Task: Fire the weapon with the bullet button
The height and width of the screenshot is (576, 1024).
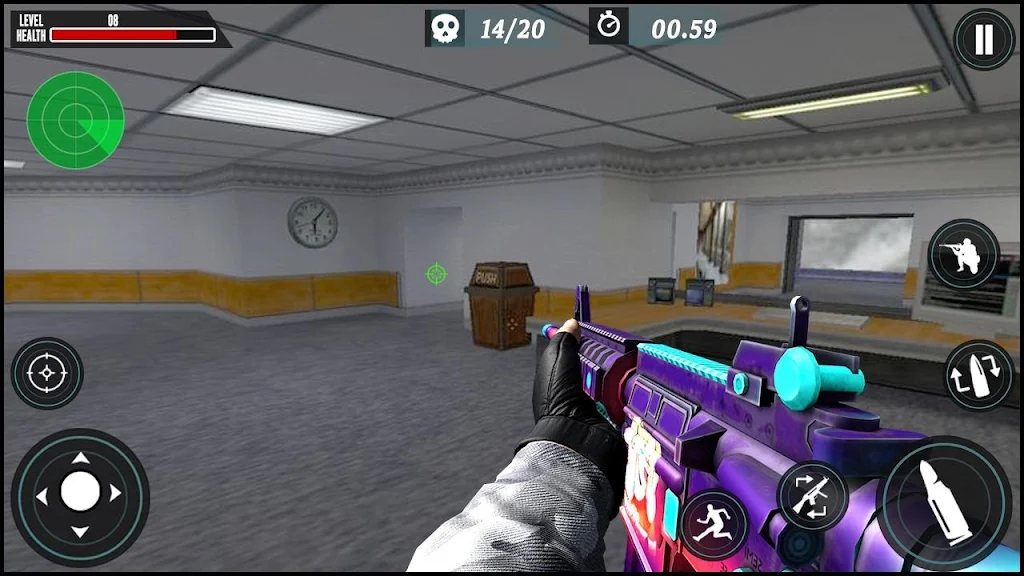Action: tap(944, 503)
